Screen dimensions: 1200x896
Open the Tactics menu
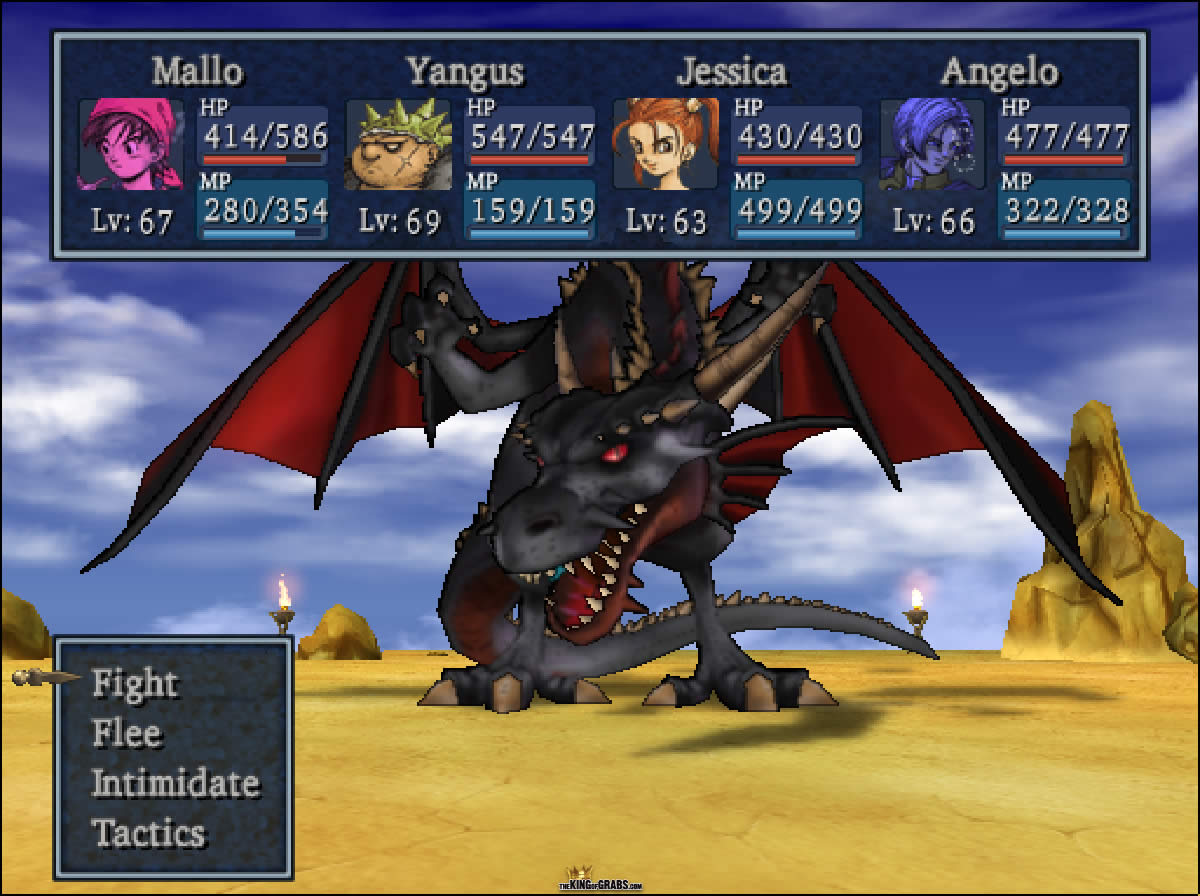(x=148, y=833)
